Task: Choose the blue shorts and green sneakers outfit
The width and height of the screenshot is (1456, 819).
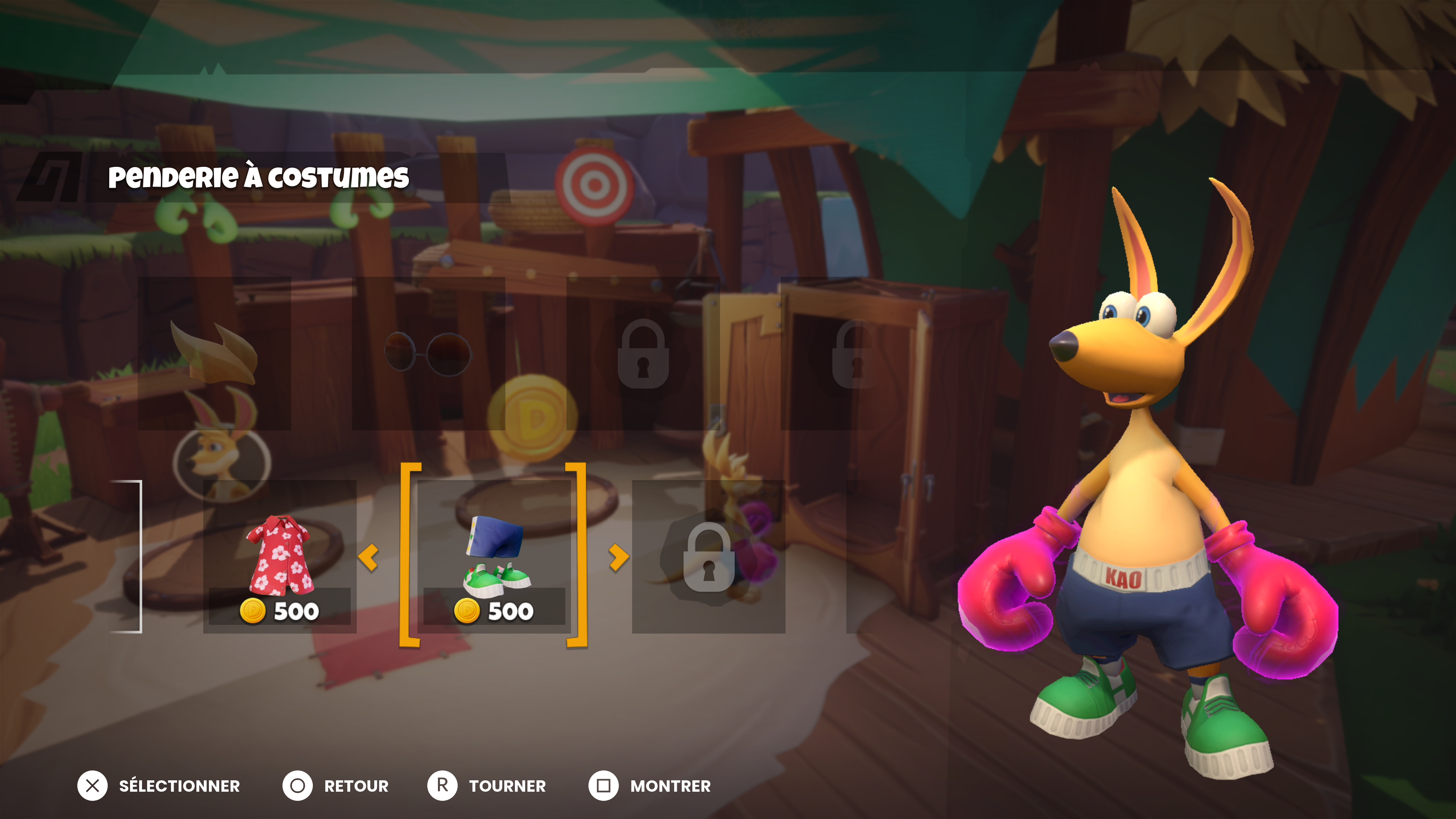Action: pyautogui.click(x=494, y=557)
